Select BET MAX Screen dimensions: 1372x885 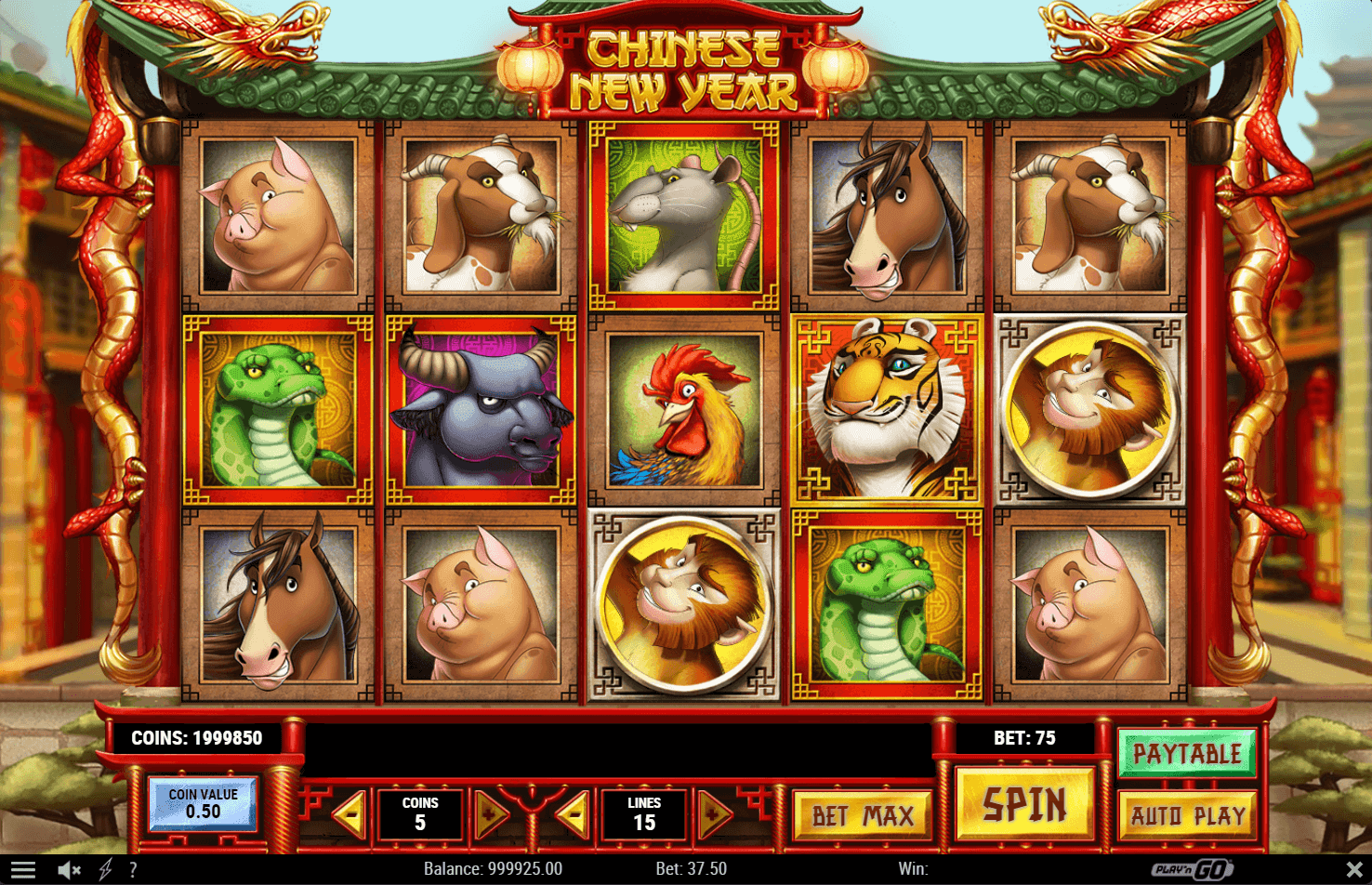coord(863,816)
